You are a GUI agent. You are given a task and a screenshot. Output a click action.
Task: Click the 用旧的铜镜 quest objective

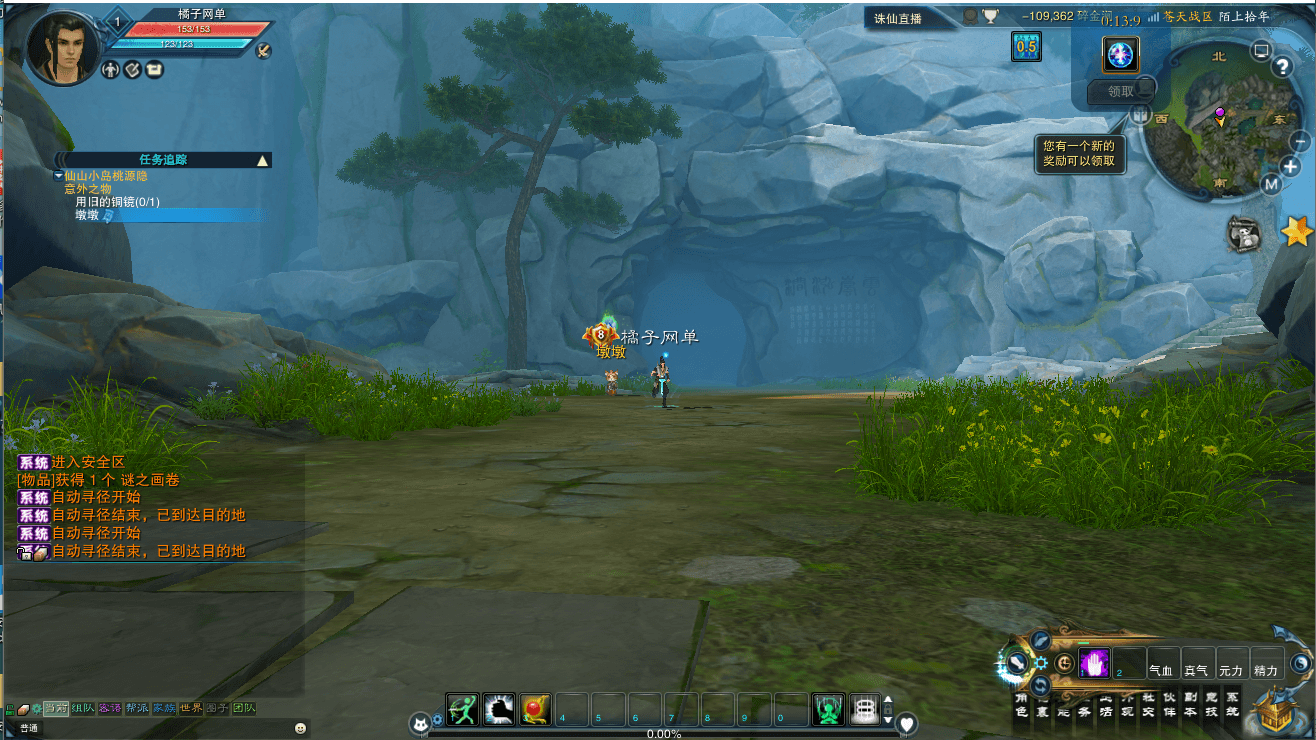(117, 202)
